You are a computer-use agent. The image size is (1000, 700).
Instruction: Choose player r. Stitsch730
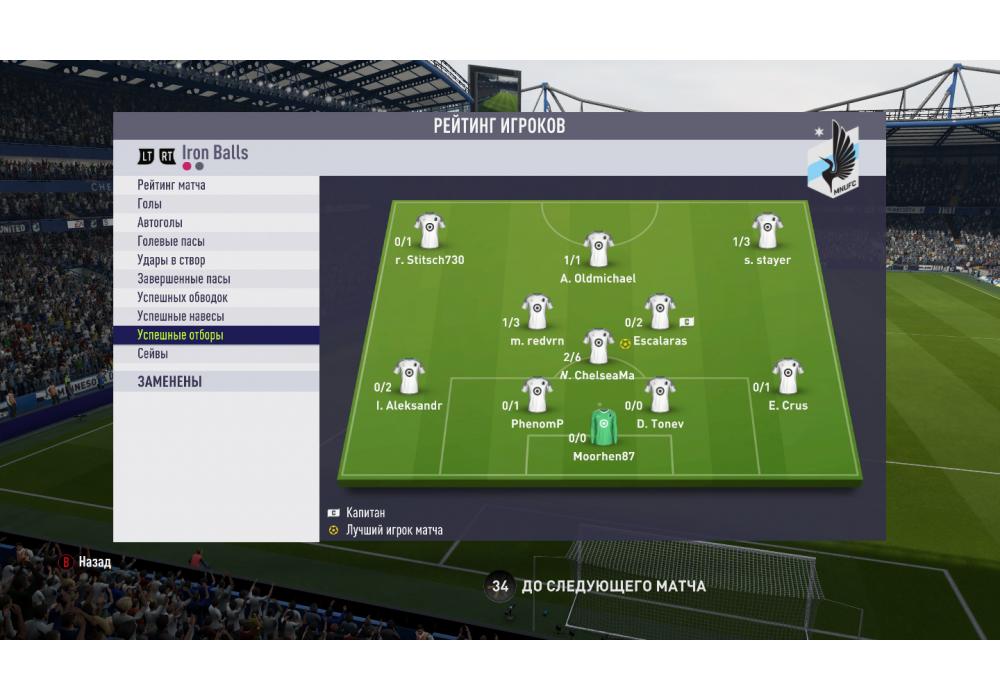430,231
